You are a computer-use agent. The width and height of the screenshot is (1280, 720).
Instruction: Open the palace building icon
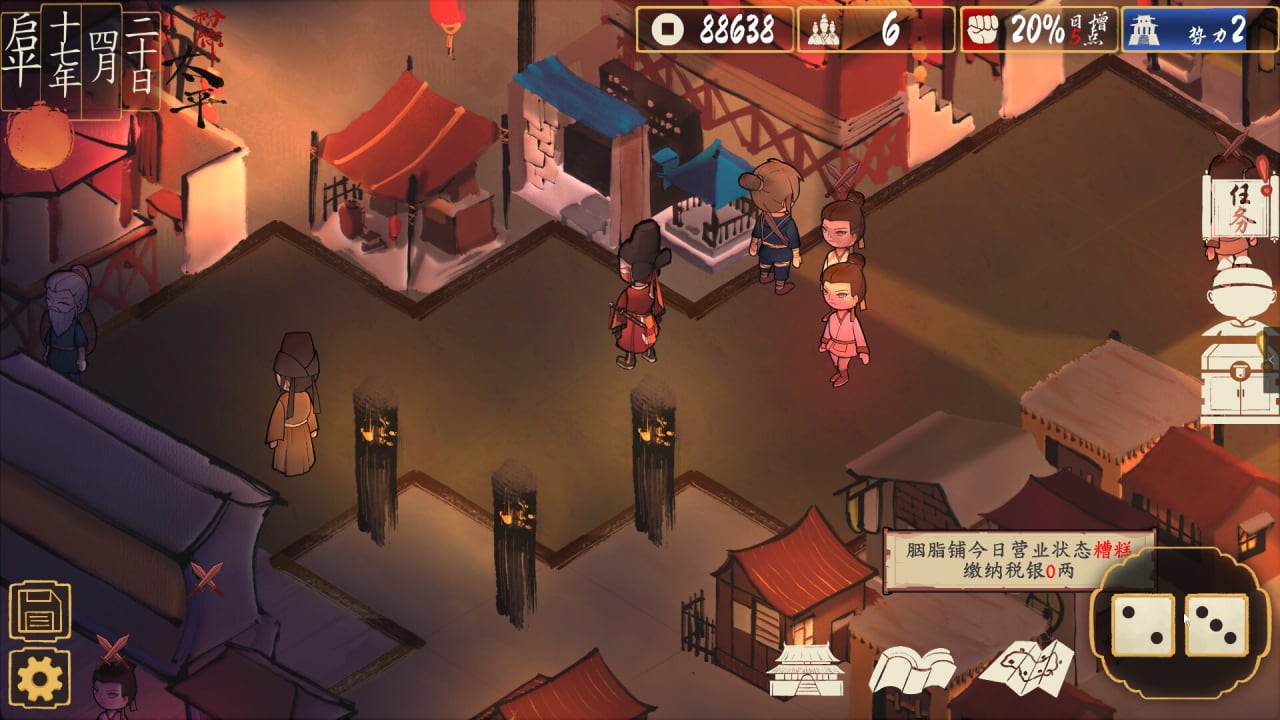pos(806,670)
